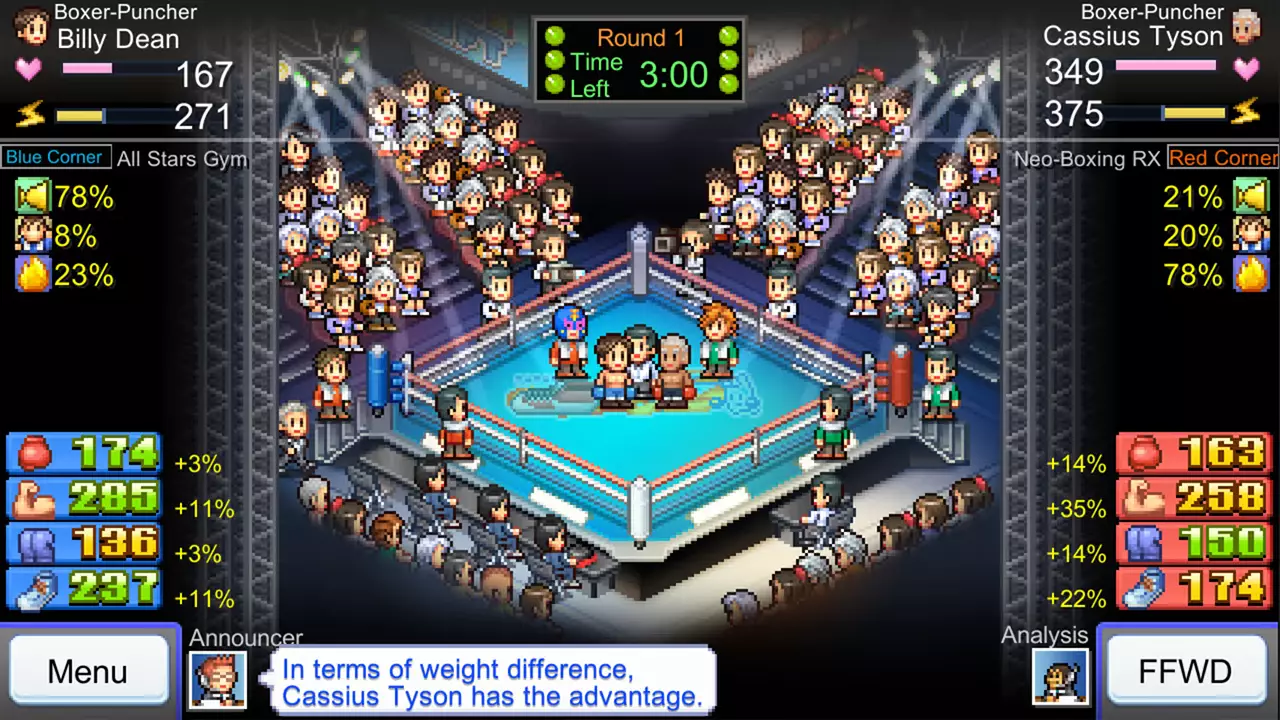This screenshot has width=1280, height=720.
Task: Click the Announcer portrait beside the dialogue box
Action: [218, 680]
